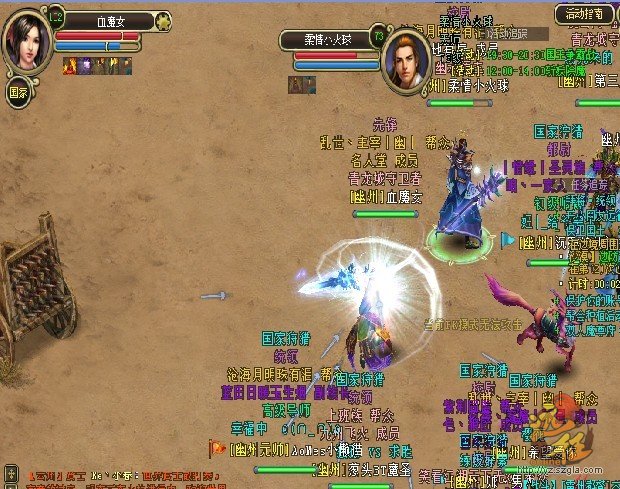
Task: Open the 活动指南 activity guide
Action: coord(585,14)
